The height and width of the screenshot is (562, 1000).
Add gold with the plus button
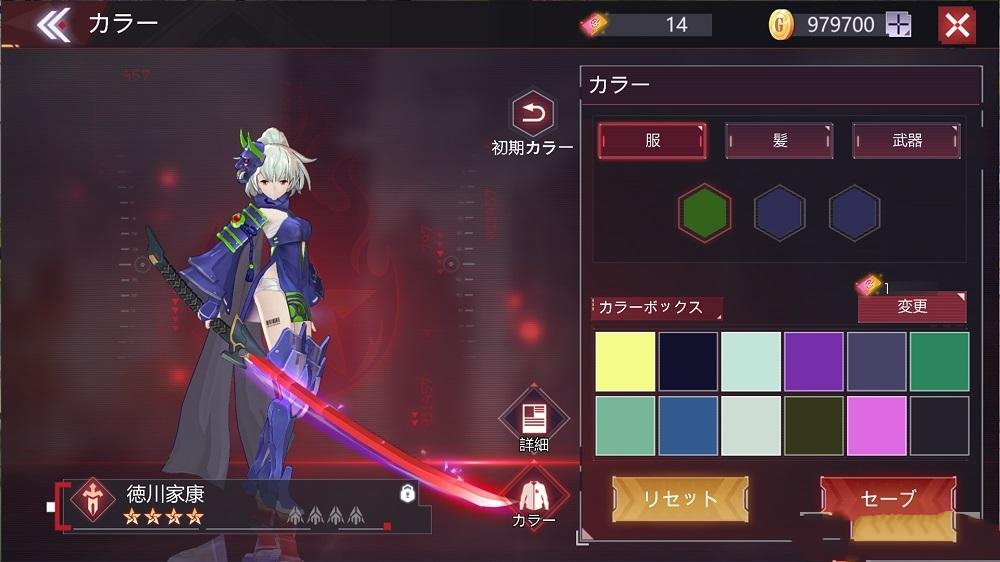[x=898, y=25]
